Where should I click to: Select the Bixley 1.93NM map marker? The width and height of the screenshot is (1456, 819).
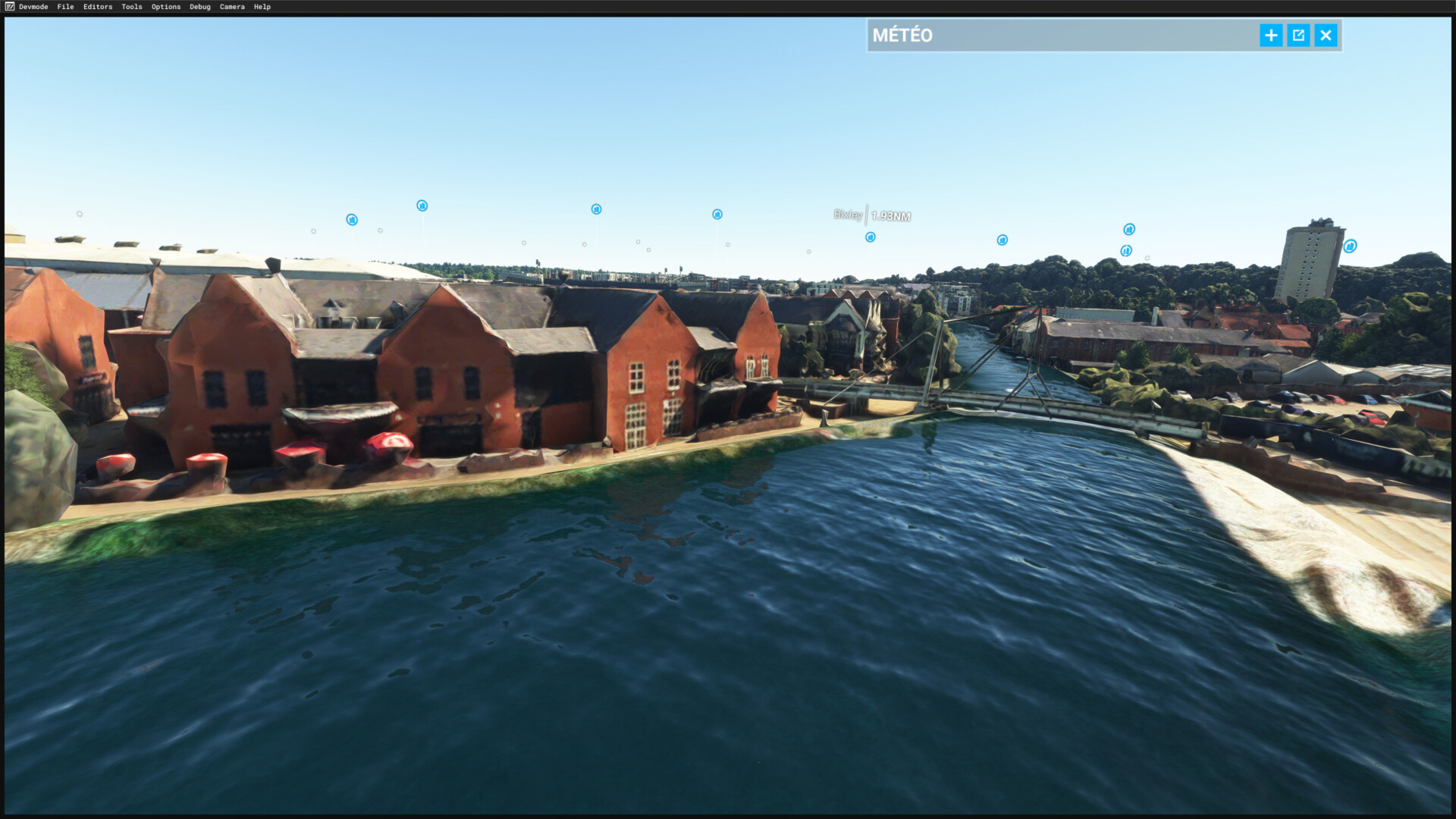[871, 237]
